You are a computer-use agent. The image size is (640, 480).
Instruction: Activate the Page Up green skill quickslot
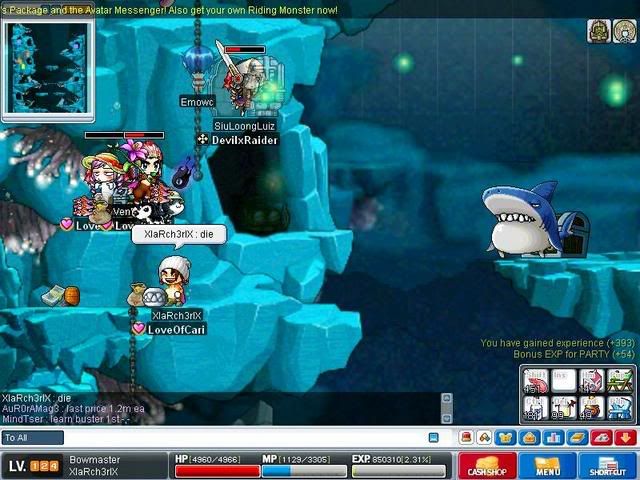coord(620,382)
